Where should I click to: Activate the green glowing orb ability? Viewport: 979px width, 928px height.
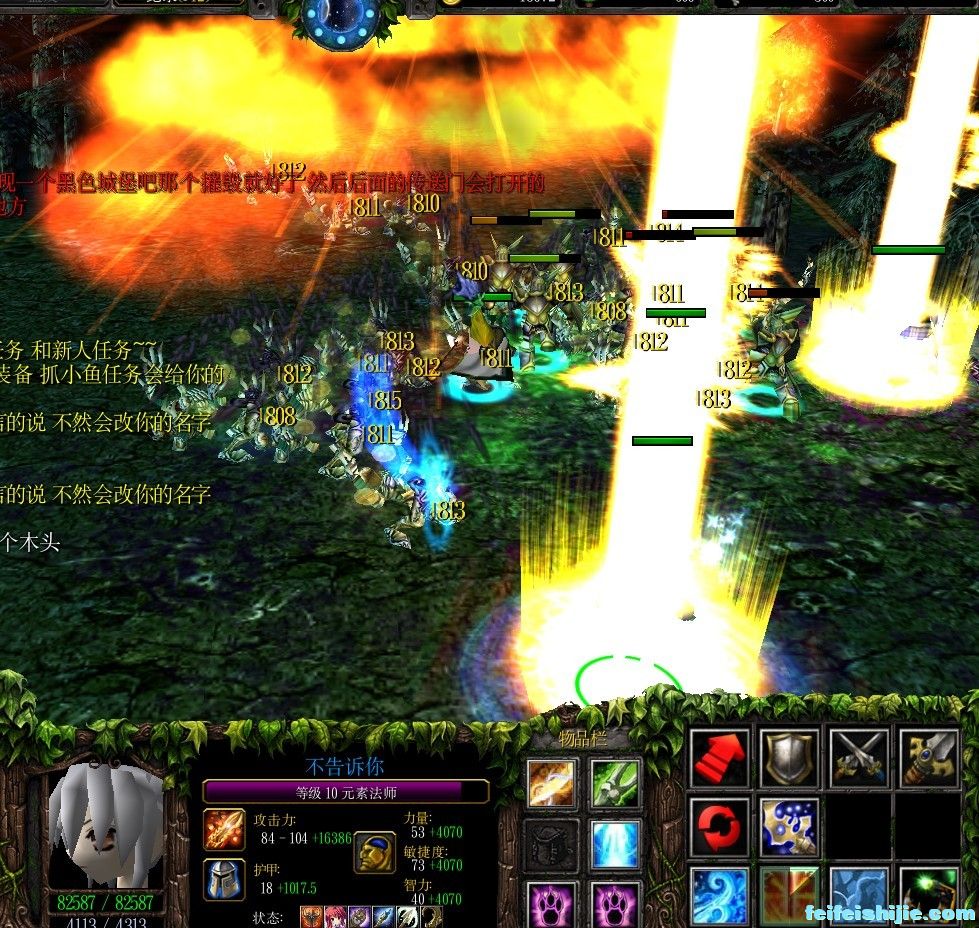click(928, 895)
